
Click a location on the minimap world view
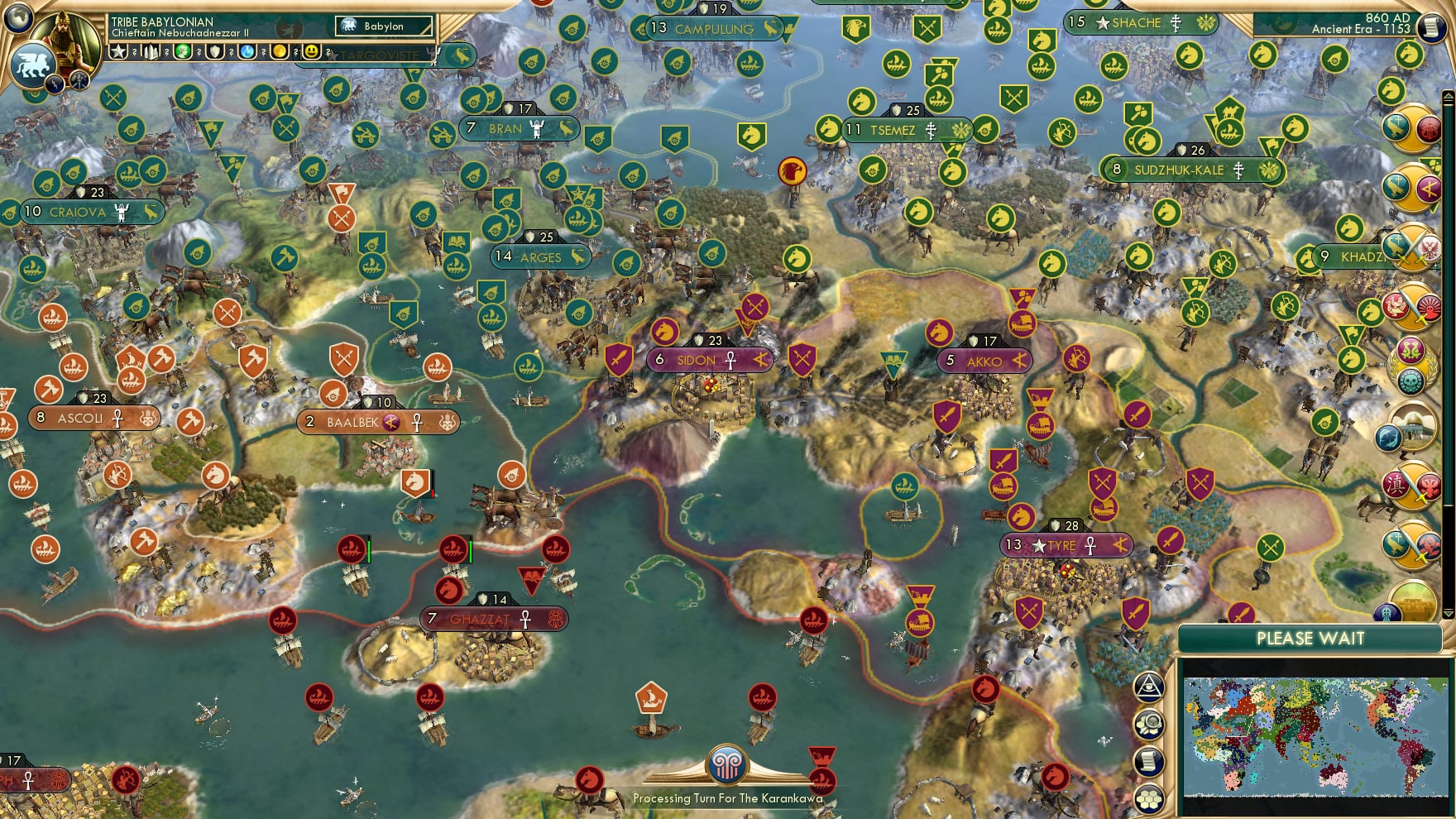point(1315,736)
